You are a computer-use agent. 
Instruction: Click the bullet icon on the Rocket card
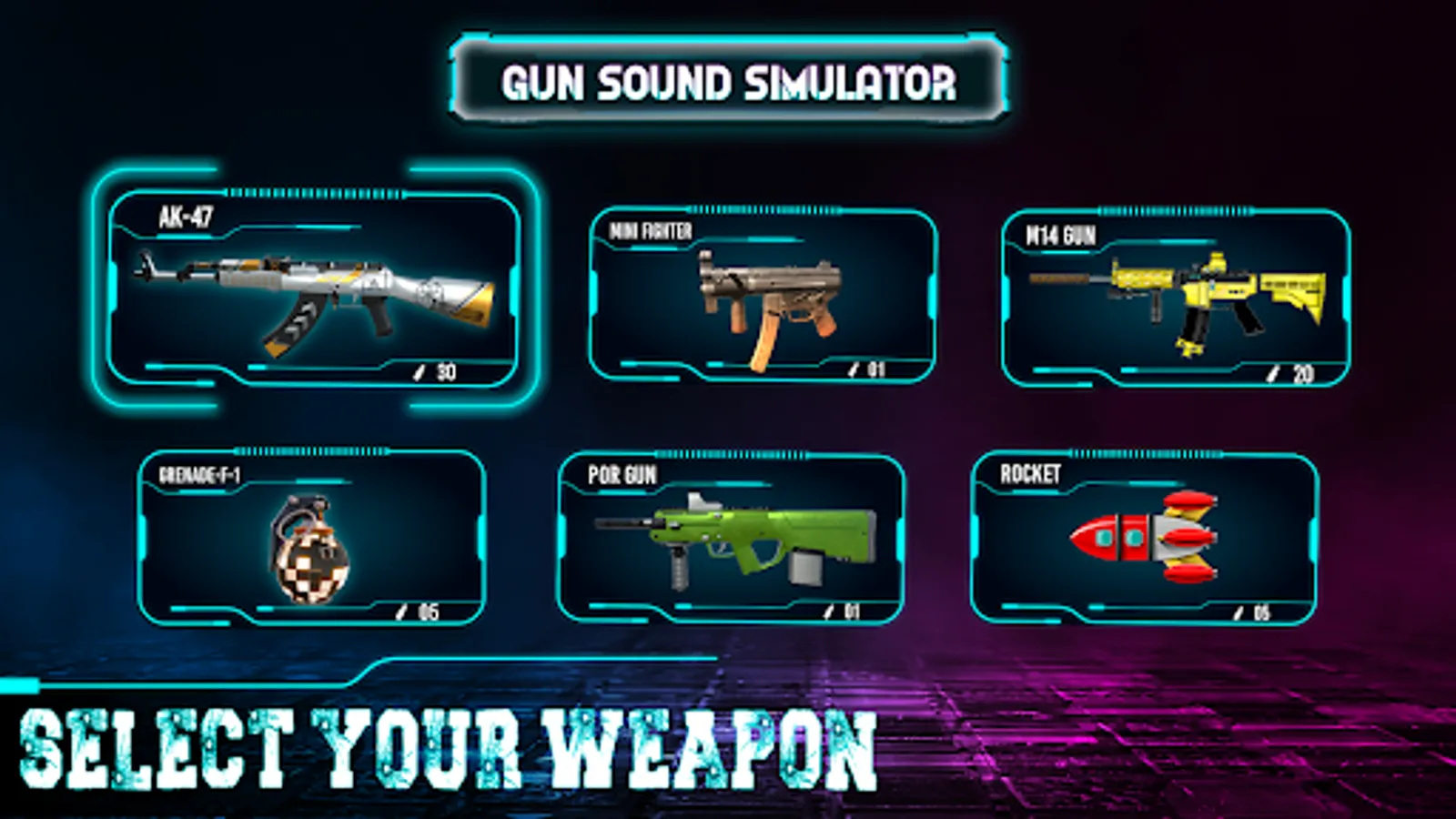click(x=1239, y=612)
